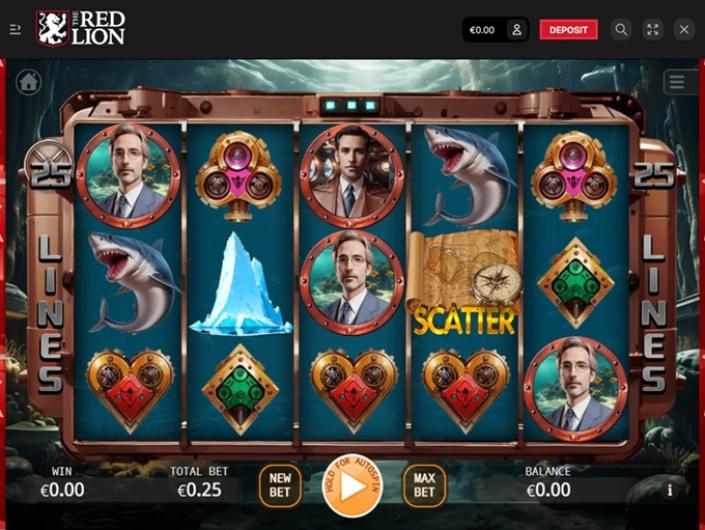This screenshot has height=530, width=705.
Task: Click the red DEPOSIT button
Action: 568,30
